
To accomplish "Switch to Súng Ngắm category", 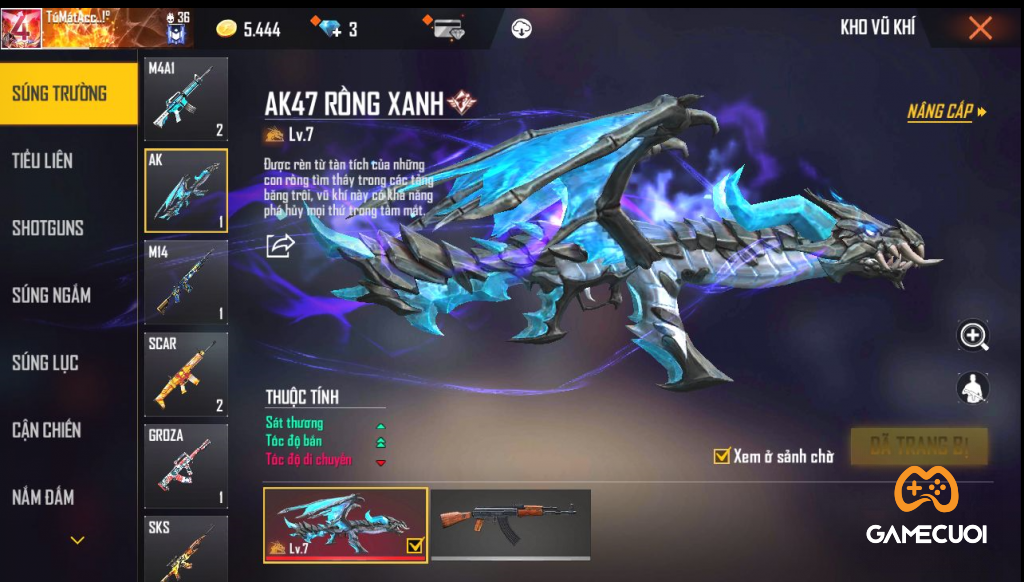I will [x=51, y=295].
